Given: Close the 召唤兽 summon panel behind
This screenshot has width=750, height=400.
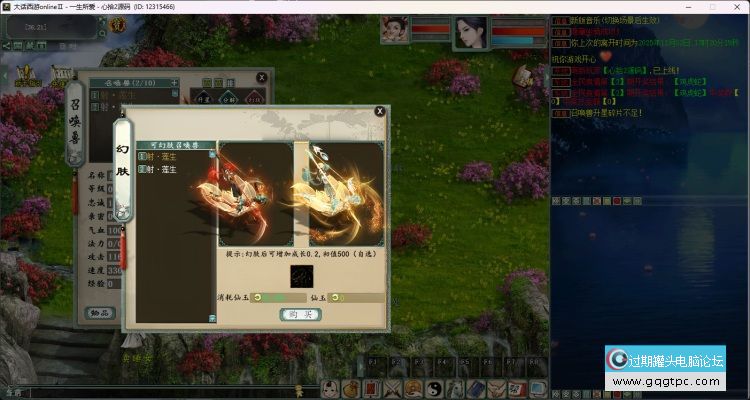Looking at the screenshot, I should (262, 78).
